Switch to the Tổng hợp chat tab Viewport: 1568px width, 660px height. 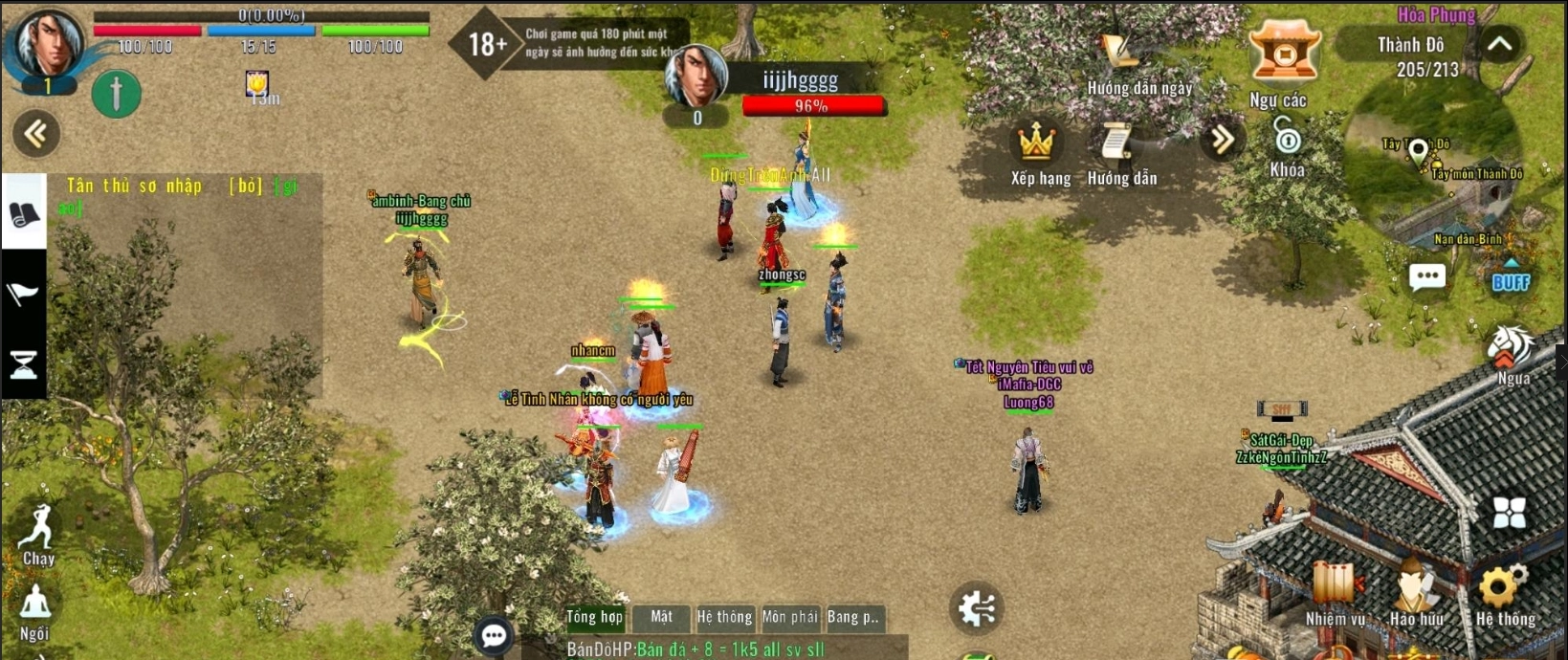[x=594, y=617]
